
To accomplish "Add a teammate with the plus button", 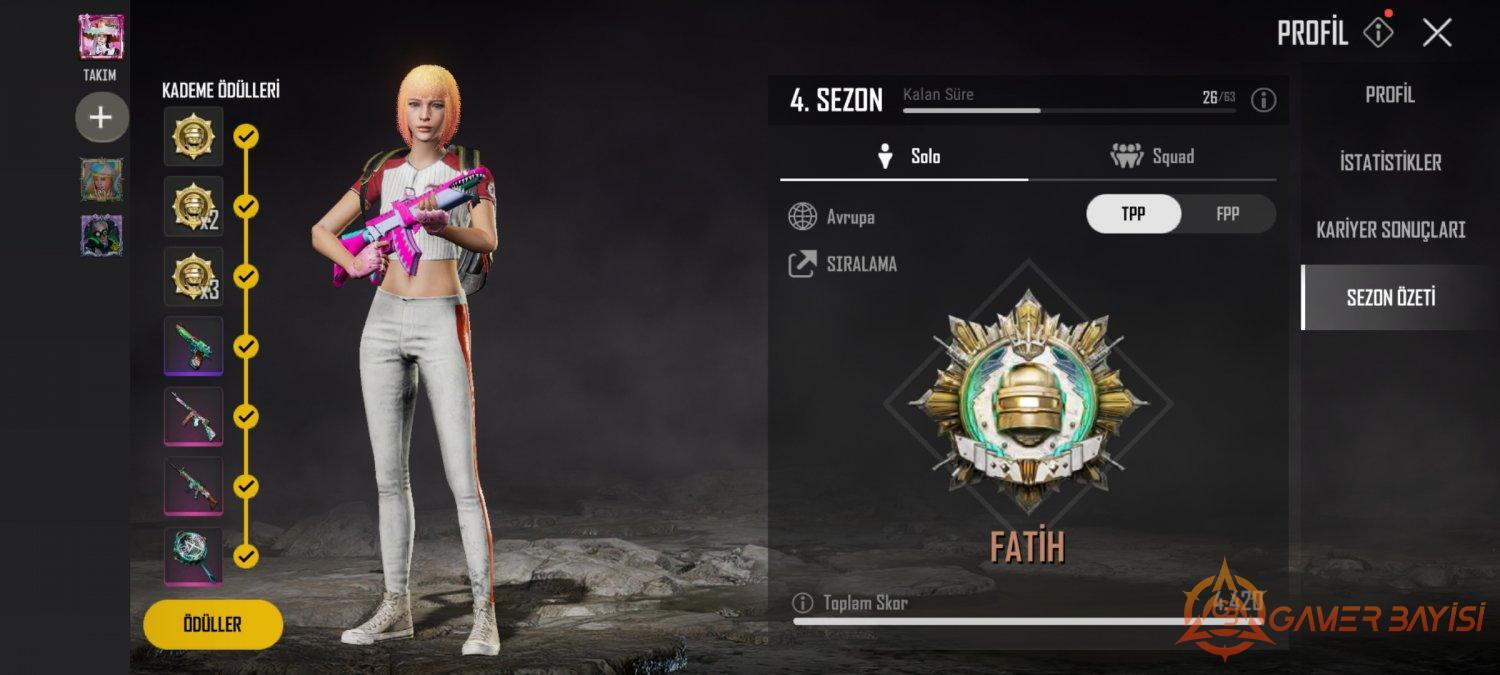I will click(101, 118).
